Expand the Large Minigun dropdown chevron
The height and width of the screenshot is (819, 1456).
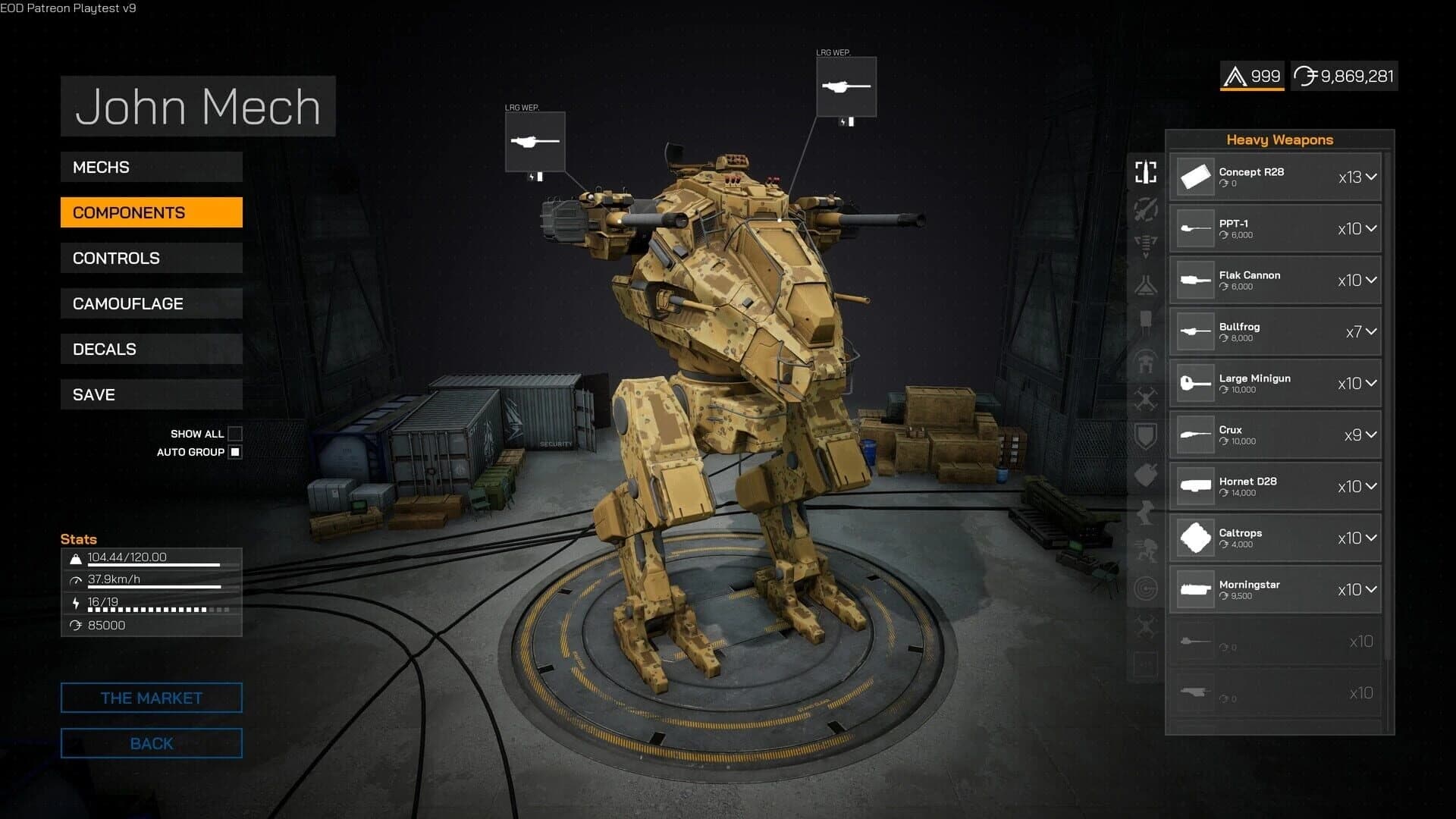tap(1370, 383)
